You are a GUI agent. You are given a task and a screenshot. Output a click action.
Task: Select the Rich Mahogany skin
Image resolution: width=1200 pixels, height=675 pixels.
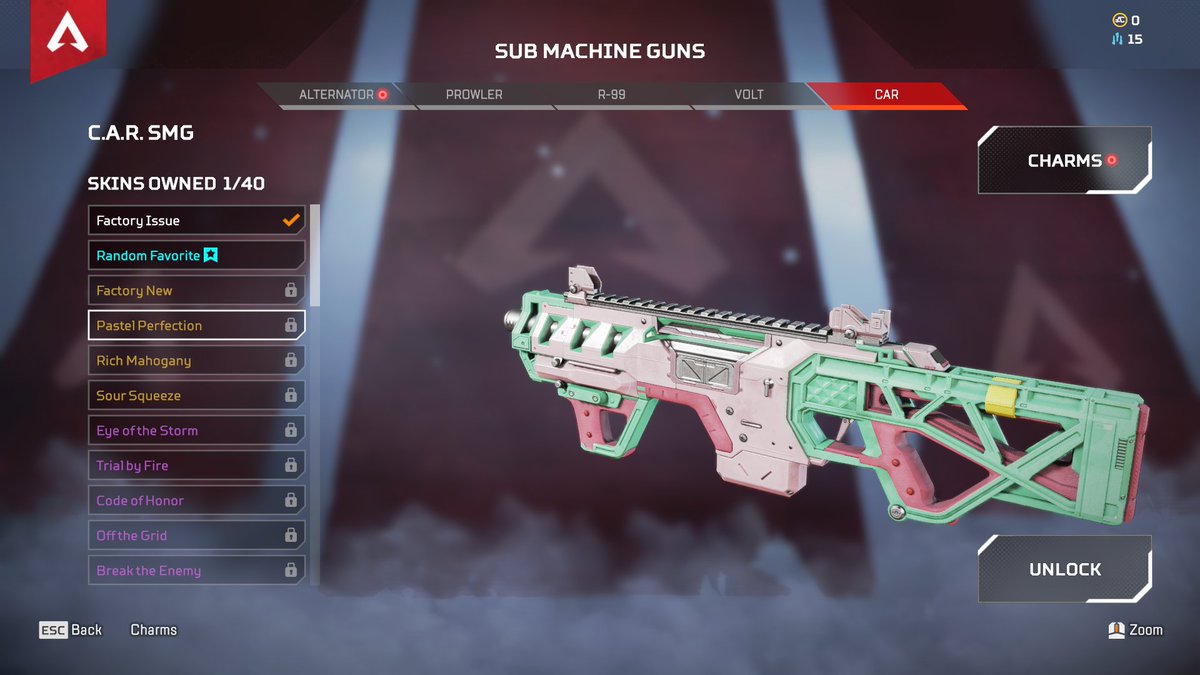[x=196, y=361]
